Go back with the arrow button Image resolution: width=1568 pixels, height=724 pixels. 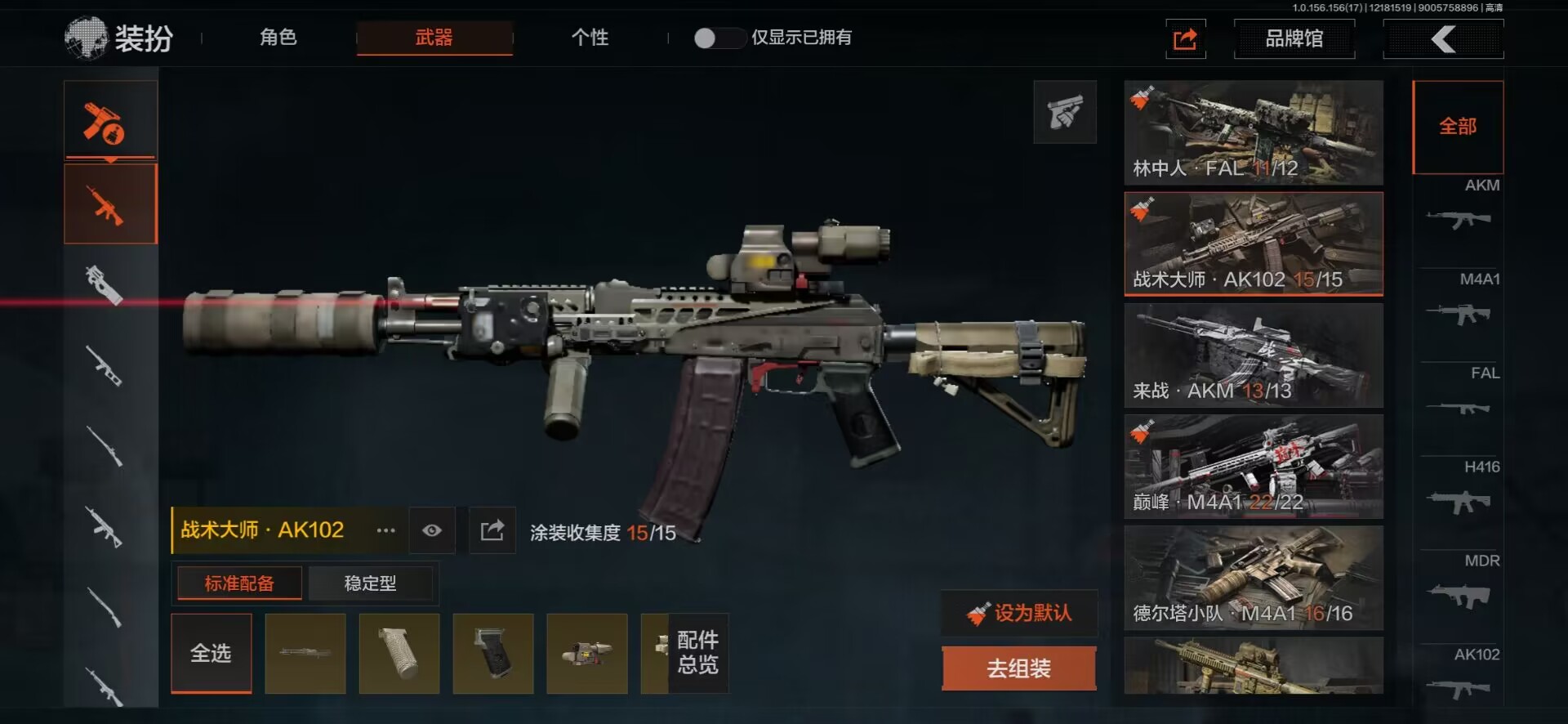(x=1443, y=38)
